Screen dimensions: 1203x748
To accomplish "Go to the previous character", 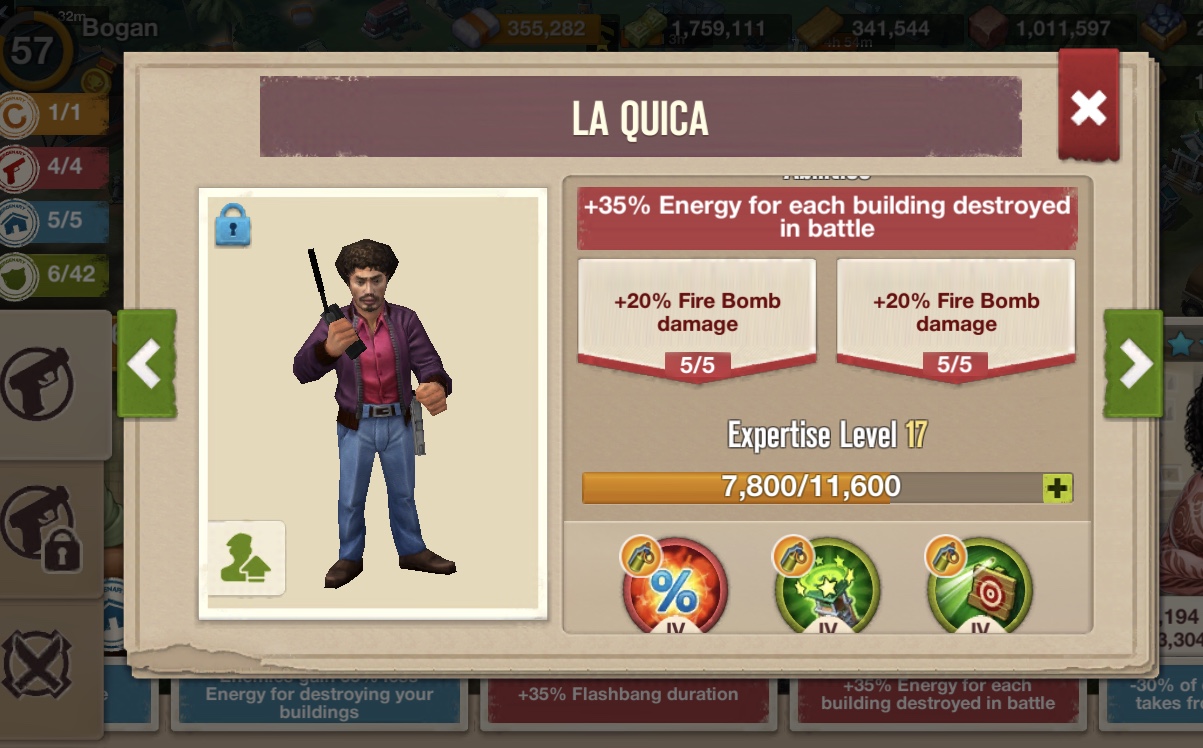I will 146,364.
